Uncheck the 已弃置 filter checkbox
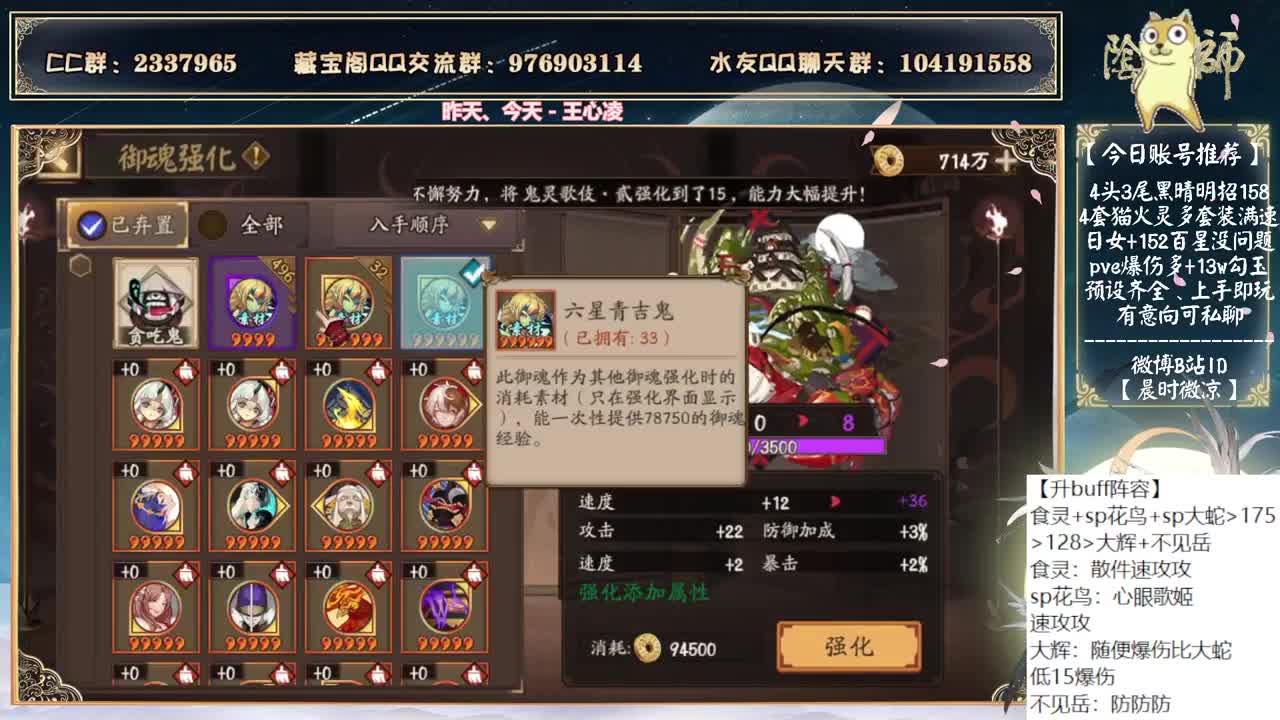 91,227
